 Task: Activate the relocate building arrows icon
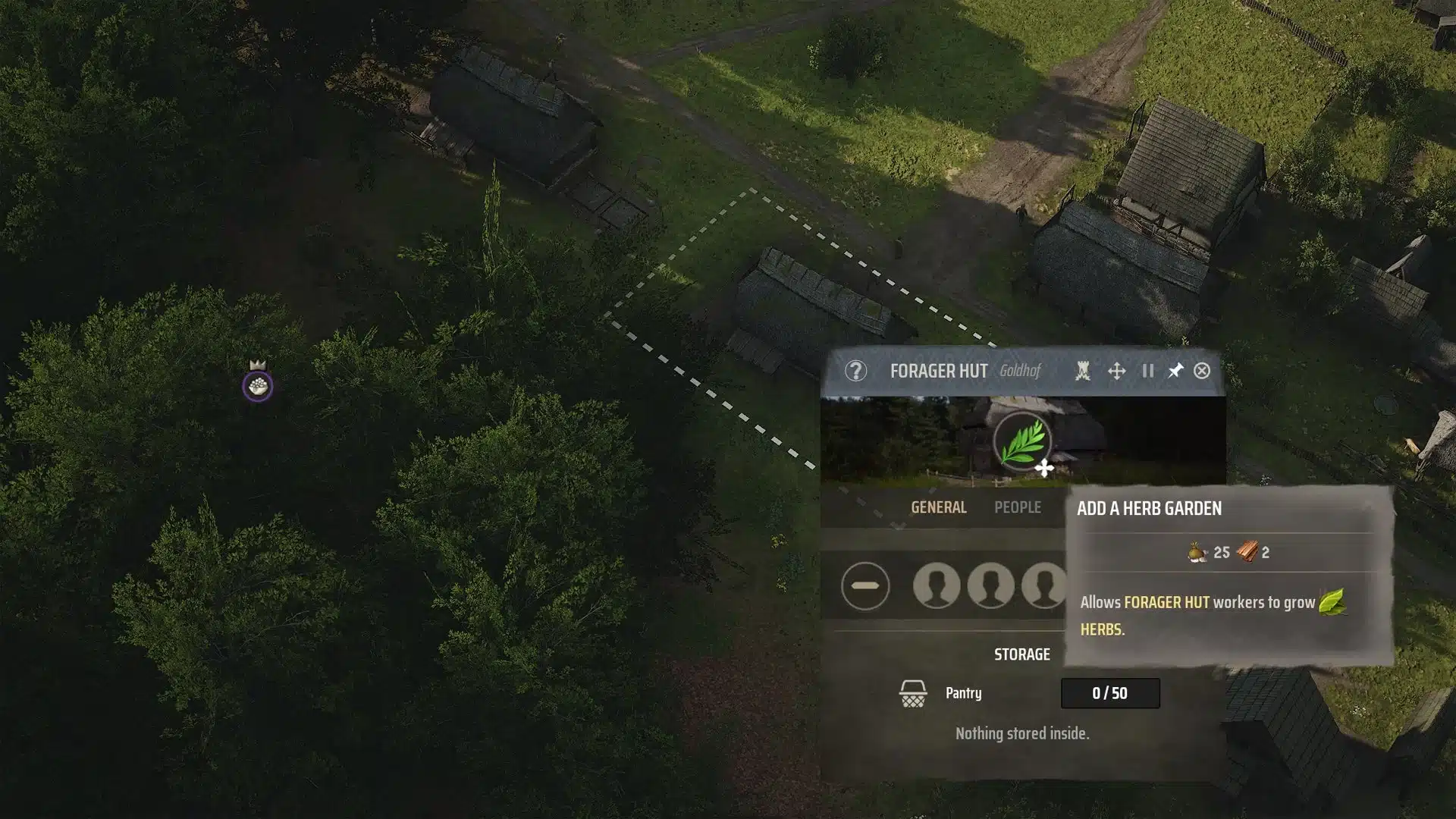coord(1116,371)
